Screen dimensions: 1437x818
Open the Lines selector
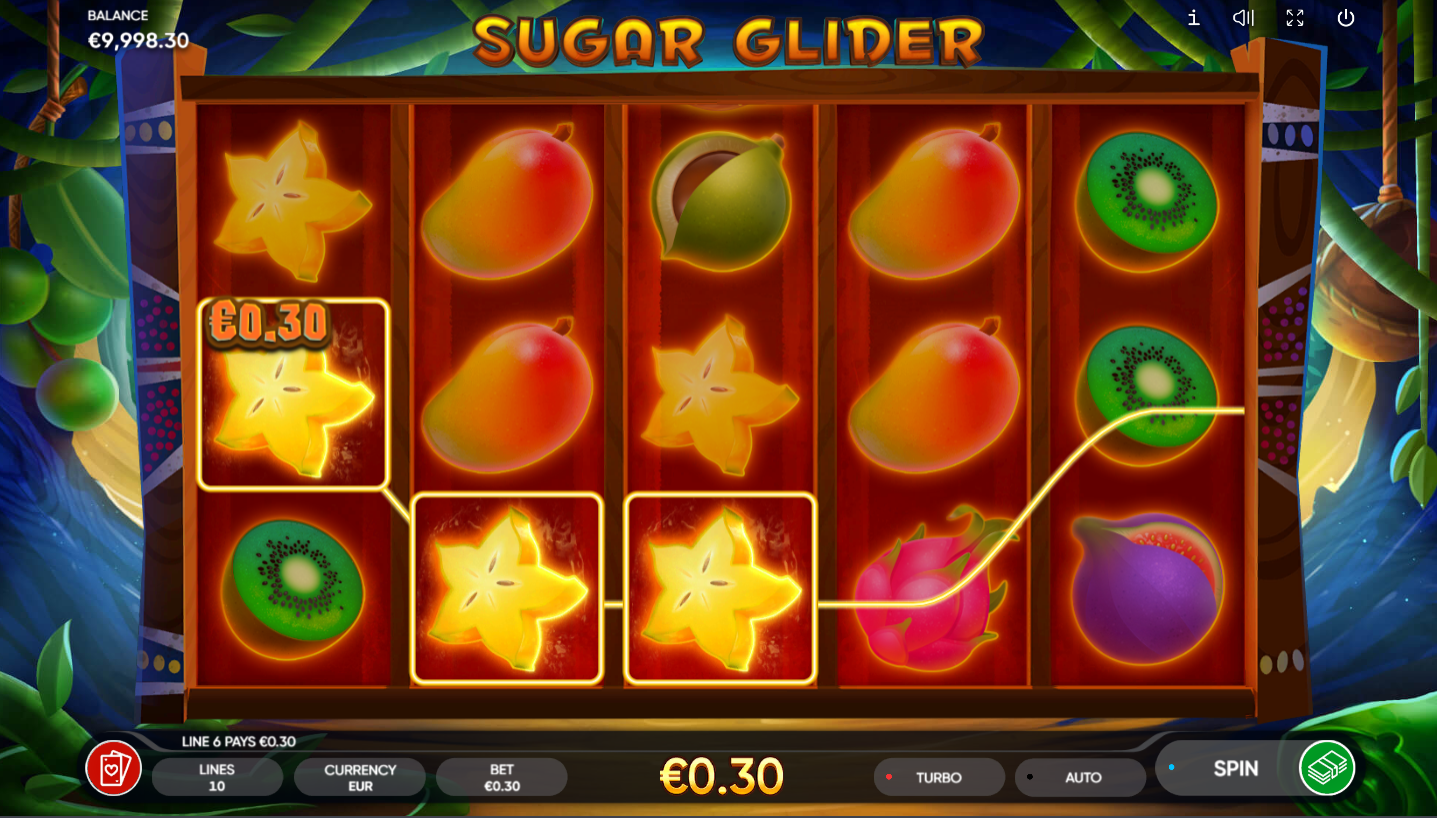point(217,777)
